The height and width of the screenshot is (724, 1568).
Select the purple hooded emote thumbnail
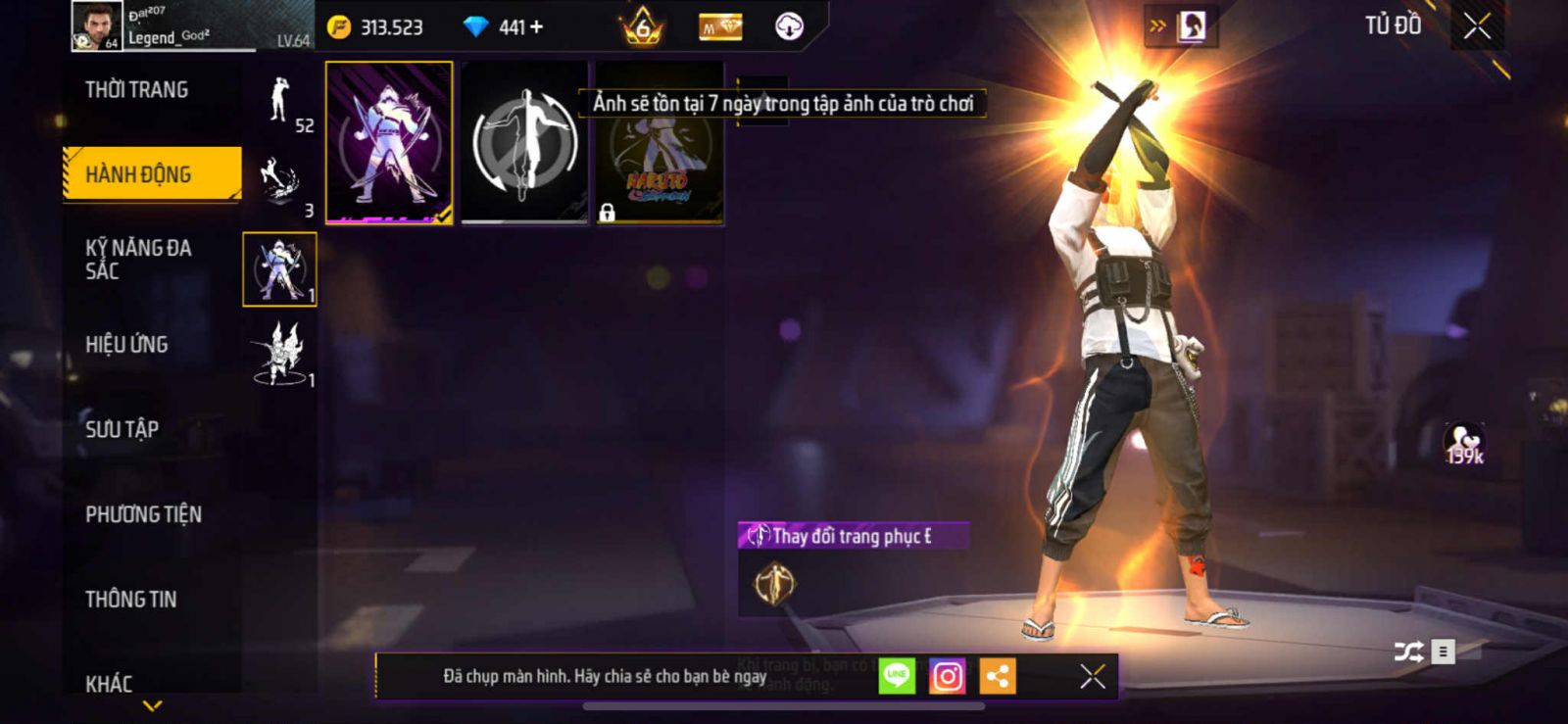click(389, 143)
